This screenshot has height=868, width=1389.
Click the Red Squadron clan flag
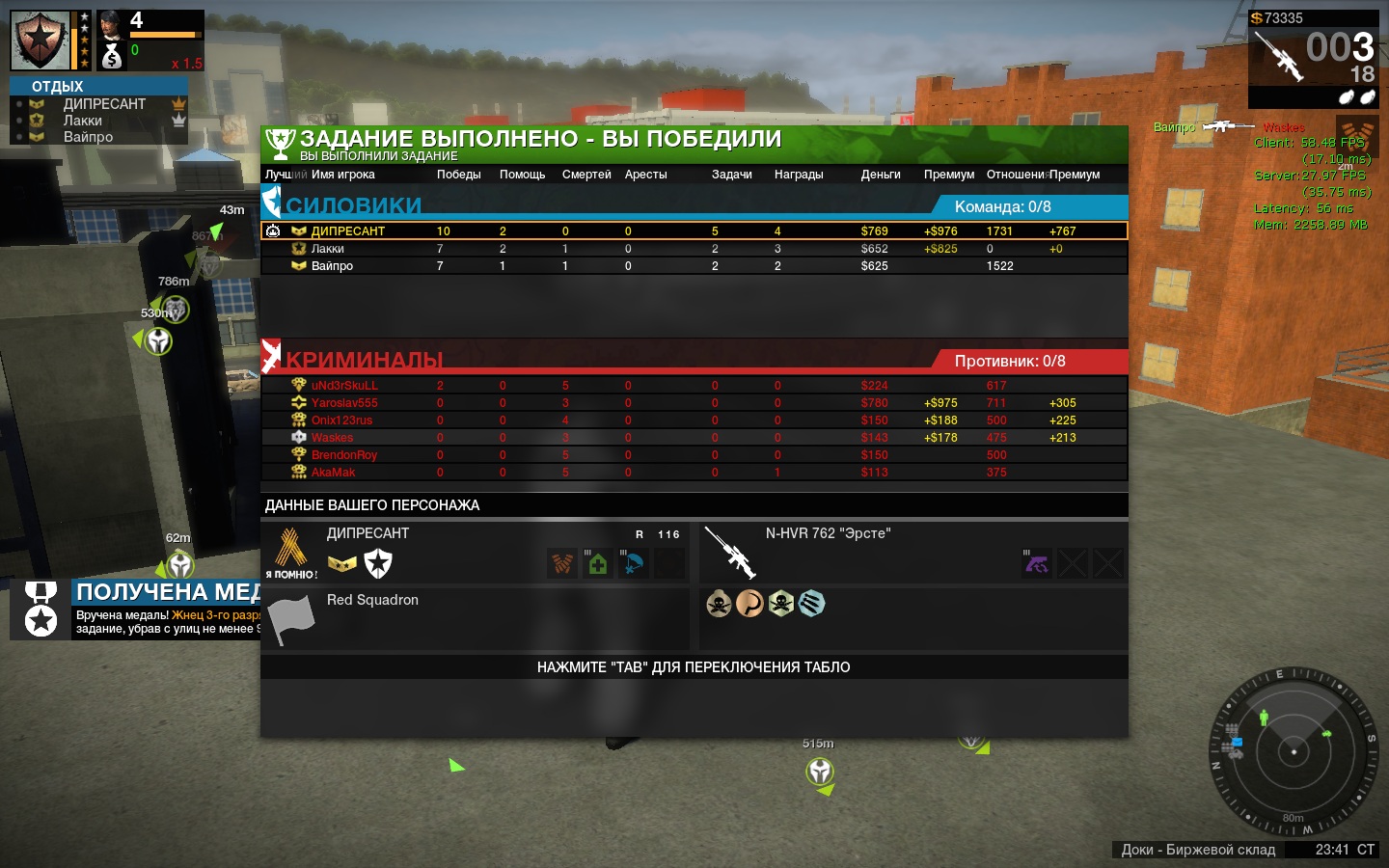pos(290,619)
